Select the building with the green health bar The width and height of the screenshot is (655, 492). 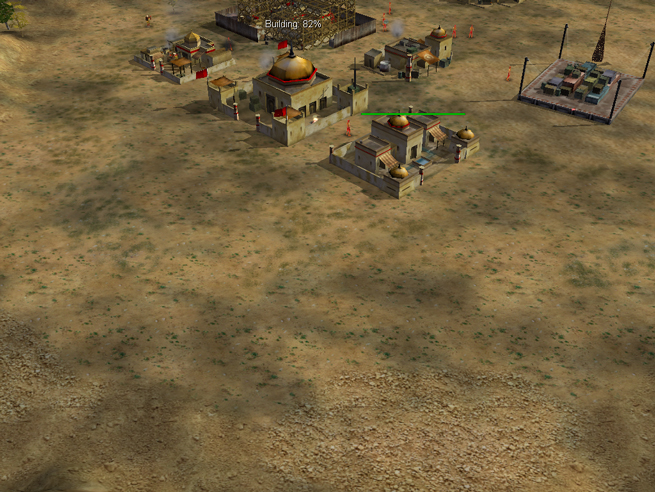click(403, 153)
